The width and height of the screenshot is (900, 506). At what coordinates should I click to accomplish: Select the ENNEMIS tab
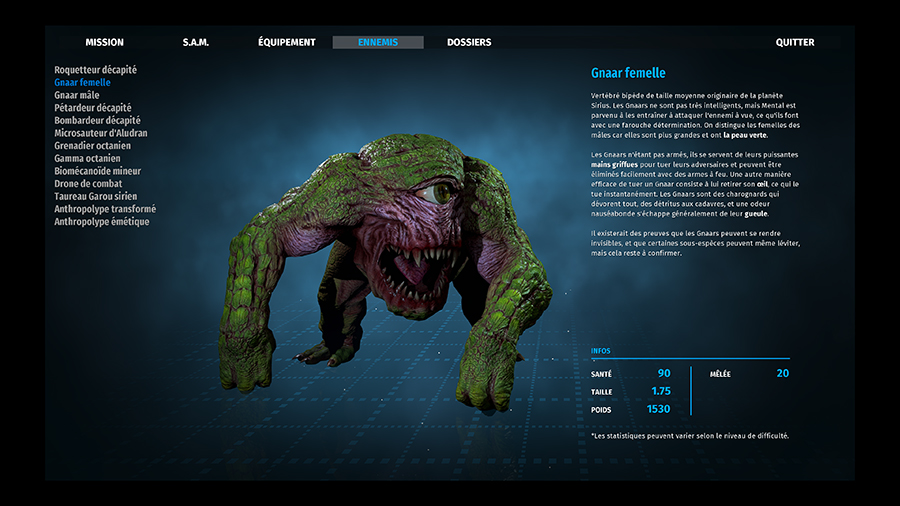point(378,43)
